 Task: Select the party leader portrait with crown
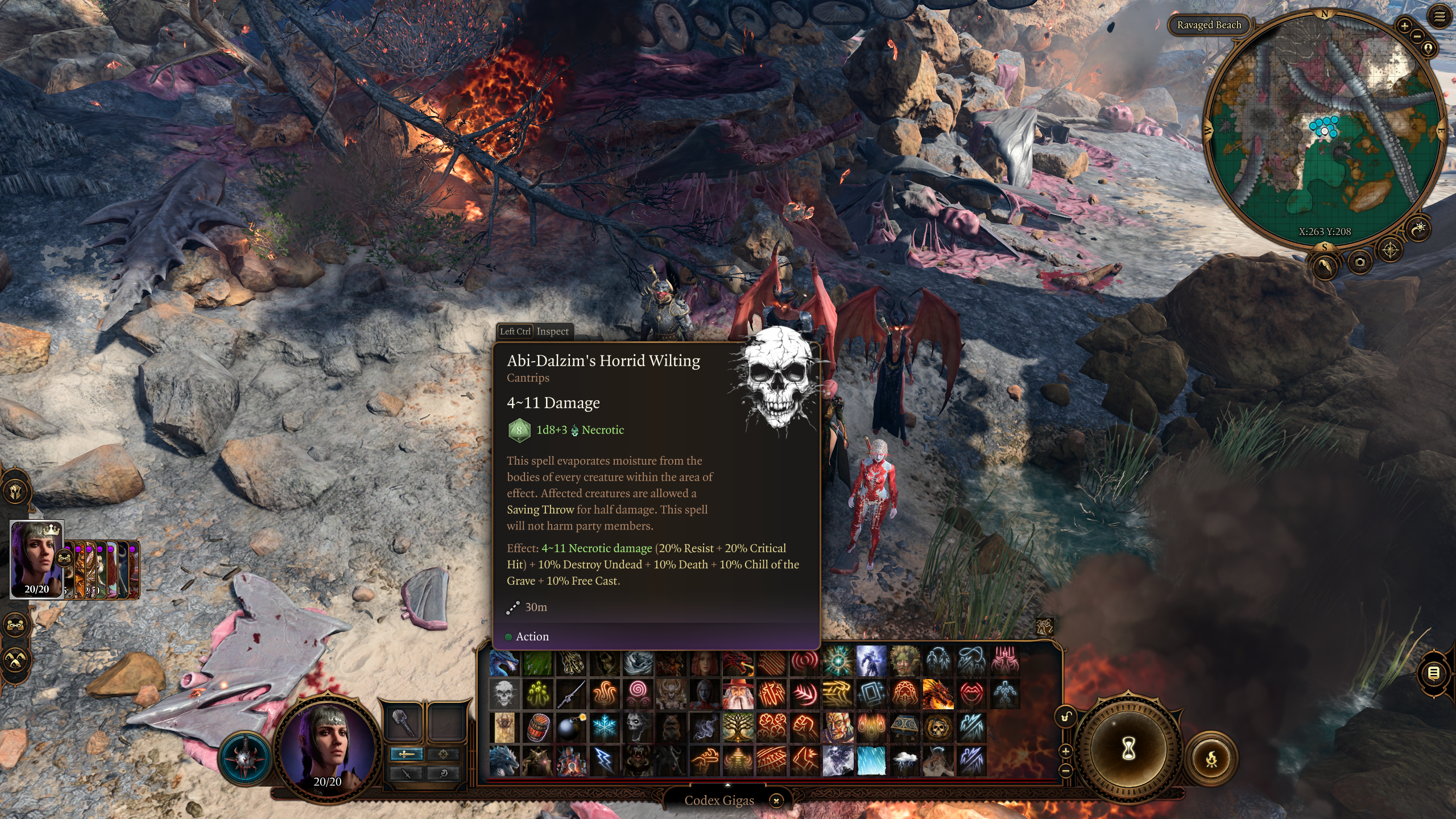(36, 559)
